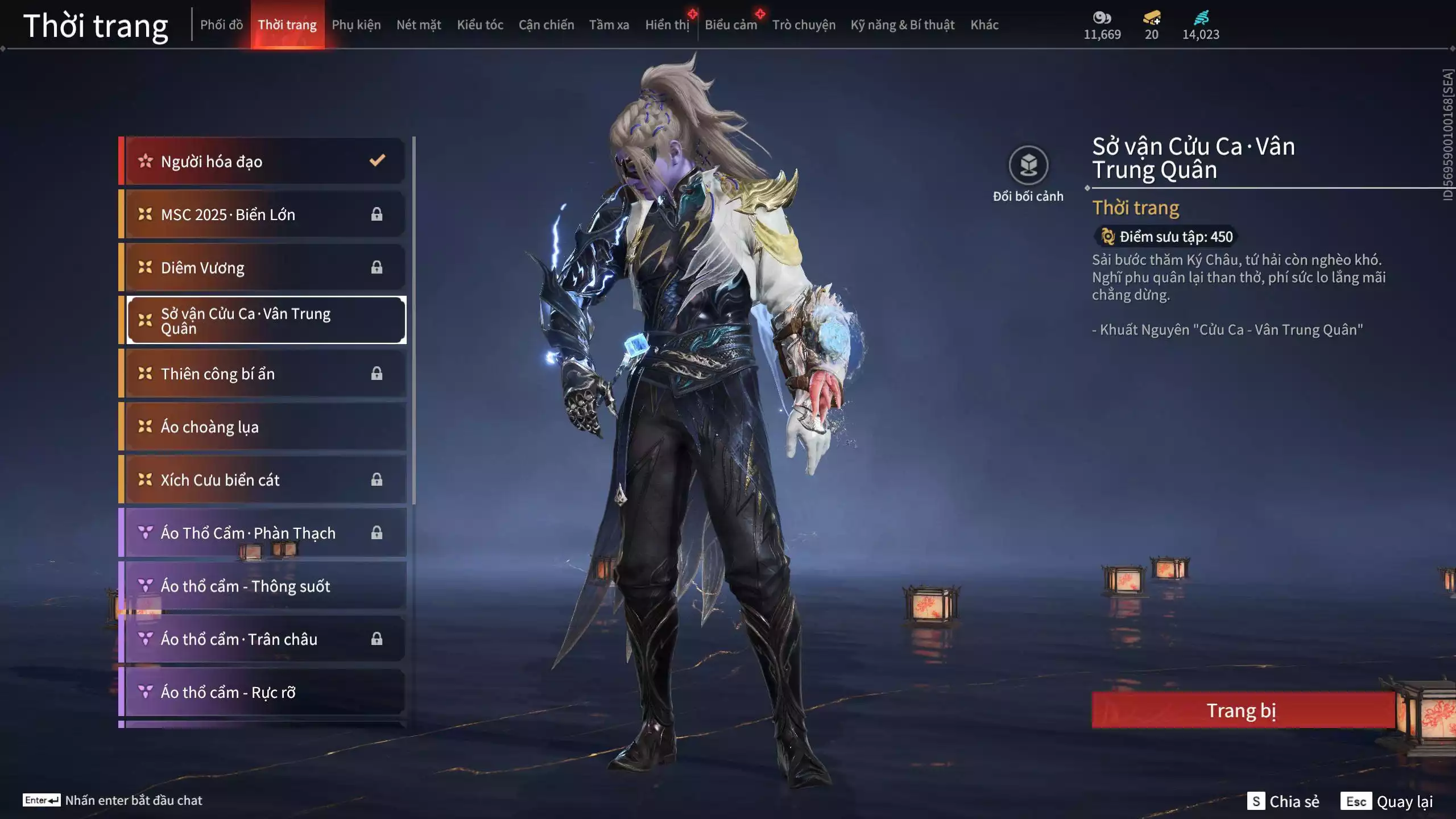The width and height of the screenshot is (1456, 819).
Task: Open the Phụ kiện tab
Action: 356,25
